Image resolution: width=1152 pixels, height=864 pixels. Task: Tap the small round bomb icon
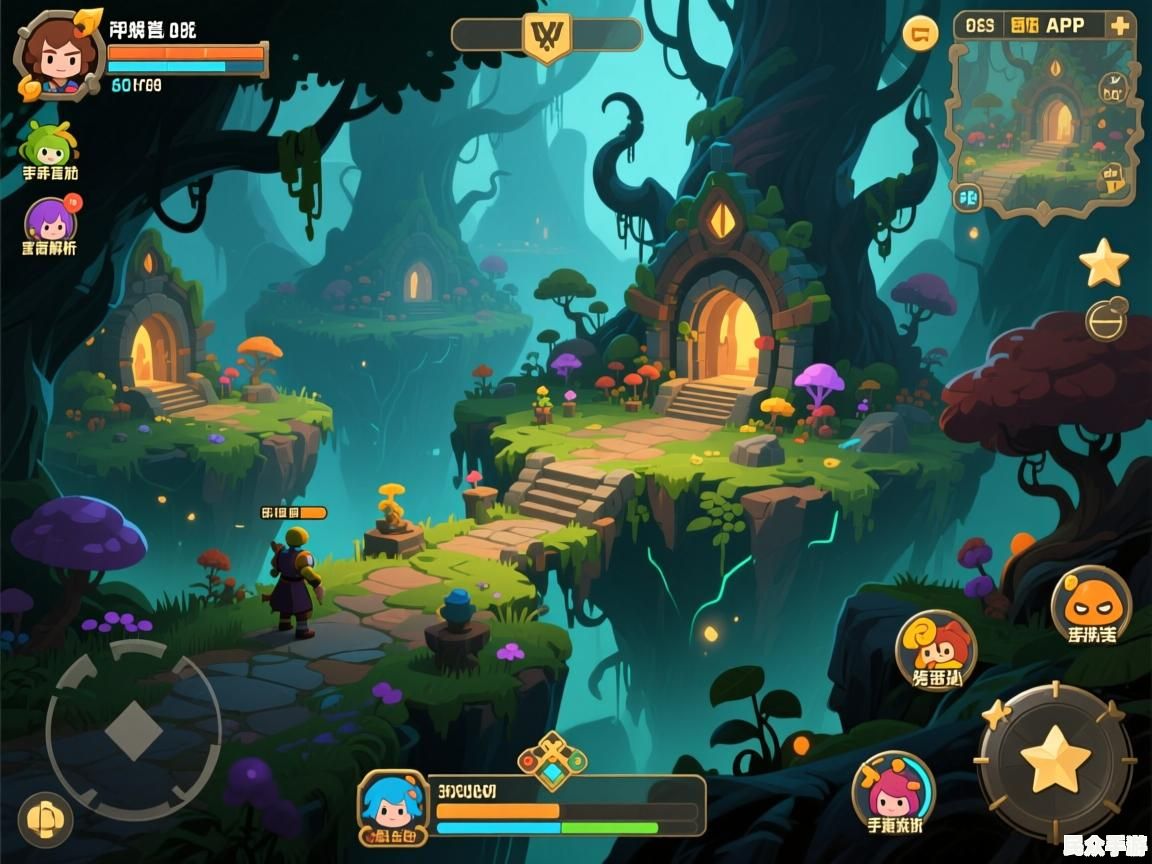pyautogui.click(x=1106, y=320)
